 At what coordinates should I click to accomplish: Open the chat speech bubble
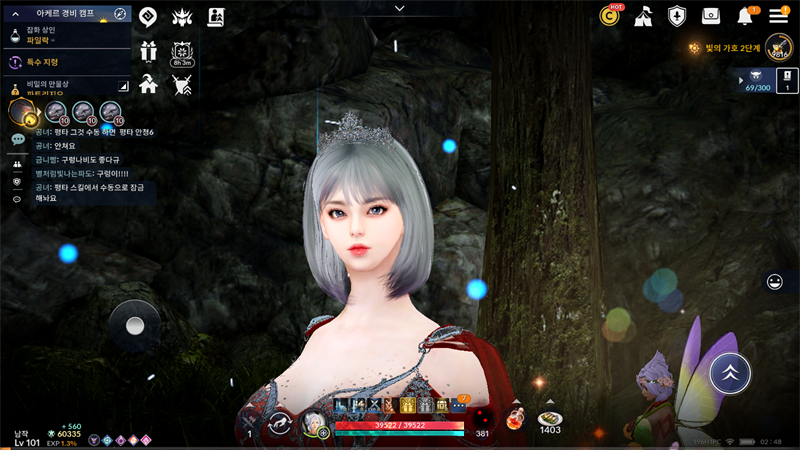(x=18, y=139)
